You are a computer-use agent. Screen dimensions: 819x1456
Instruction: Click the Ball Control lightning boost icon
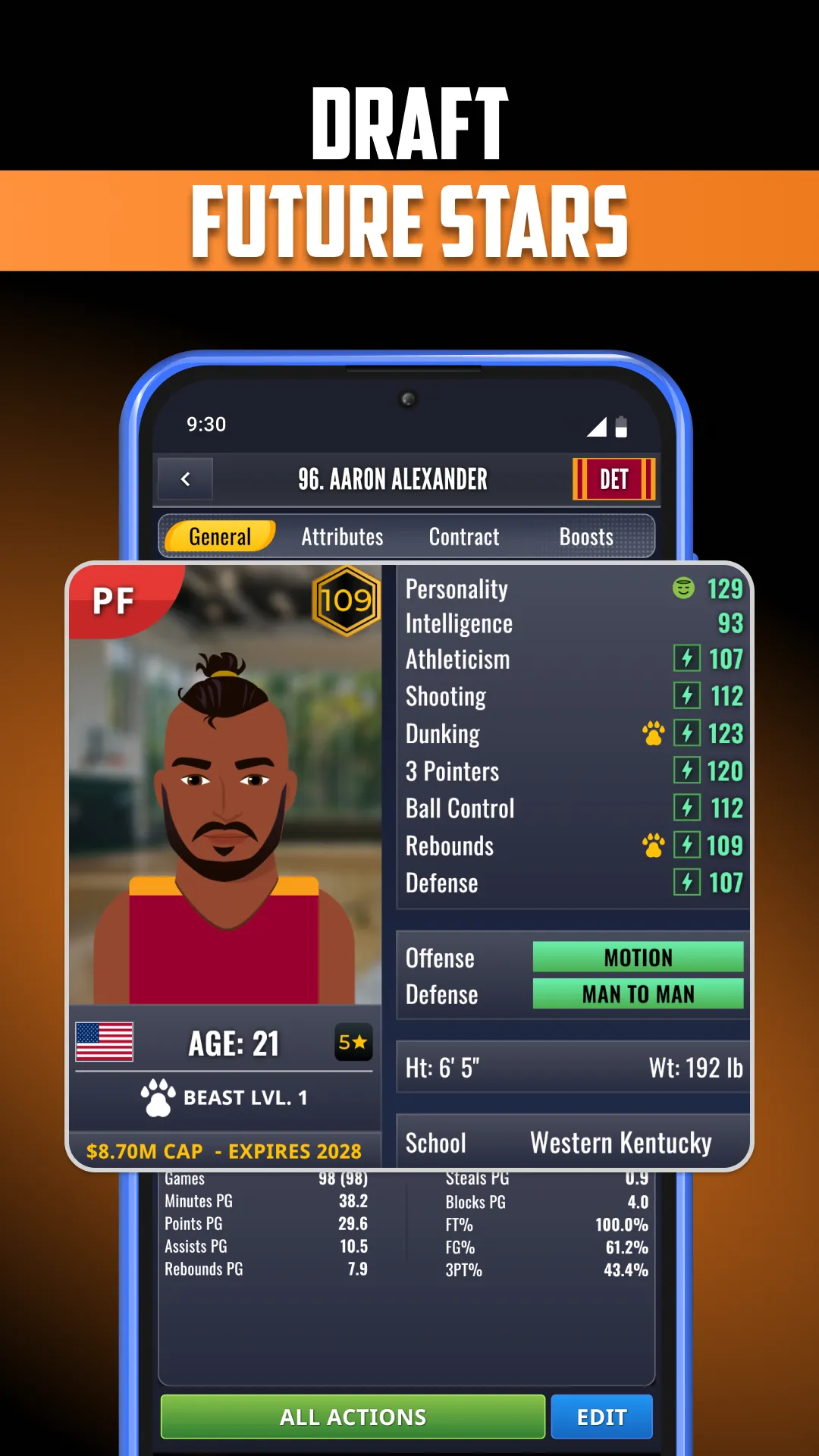pyautogui.click(x=686, y=808)
